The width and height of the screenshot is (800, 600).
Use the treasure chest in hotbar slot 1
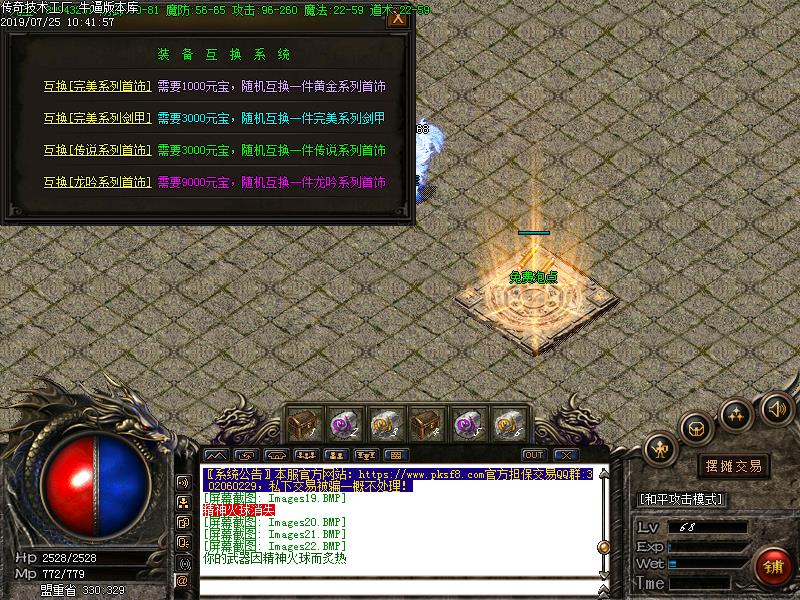pyautogui.click(x=305, y=425)
